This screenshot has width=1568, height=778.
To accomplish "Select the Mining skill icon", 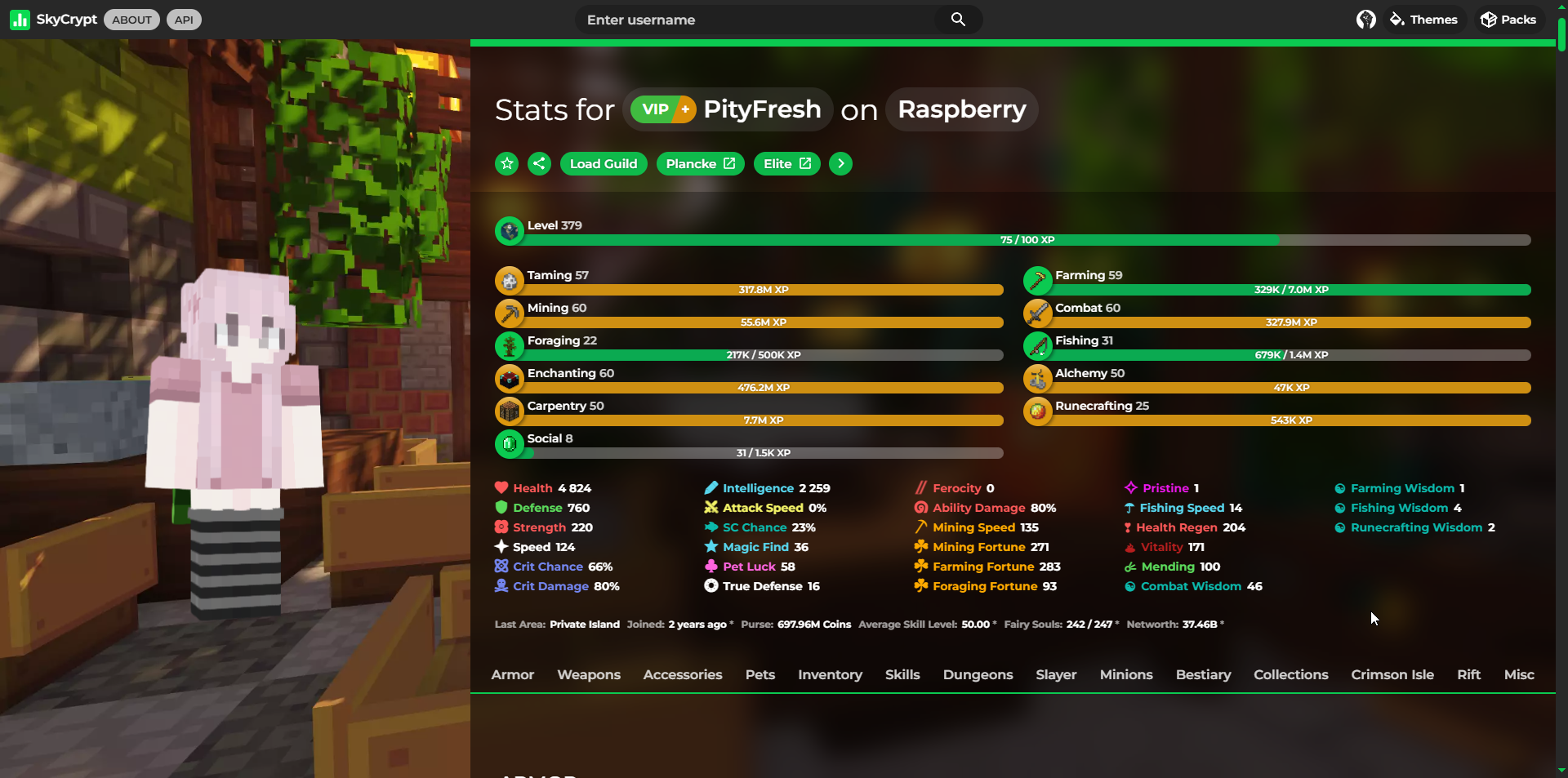I will point(509,313).
